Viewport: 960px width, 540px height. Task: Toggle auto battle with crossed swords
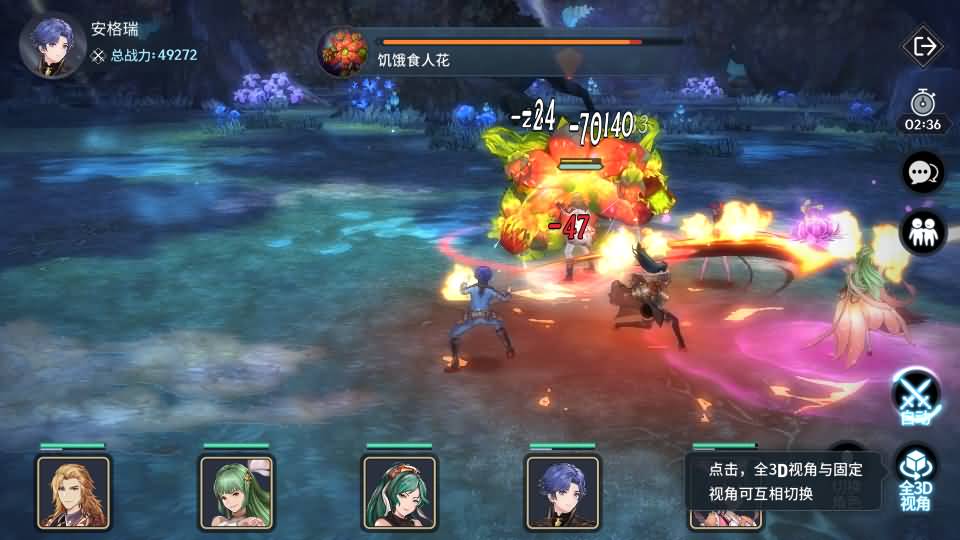pyautogui.click(x=914, y=395)
